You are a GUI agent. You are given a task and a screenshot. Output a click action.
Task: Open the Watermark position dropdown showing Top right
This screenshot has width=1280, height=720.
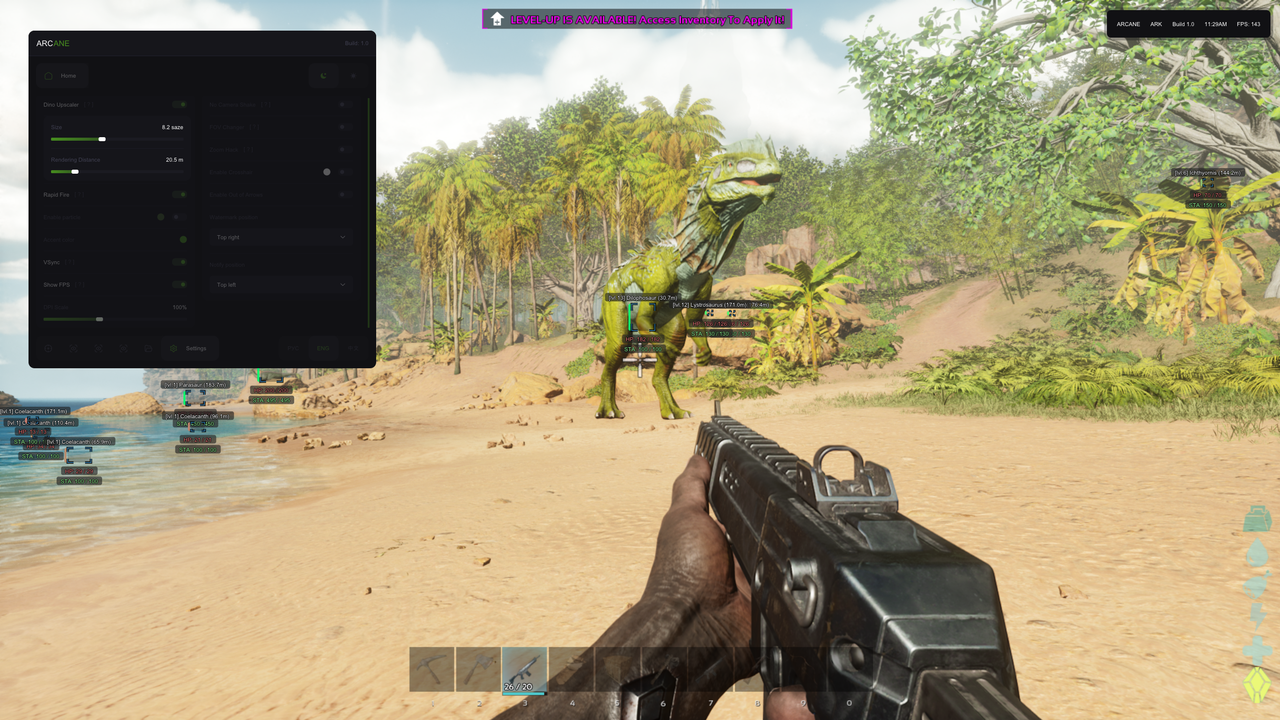[281, 237]
